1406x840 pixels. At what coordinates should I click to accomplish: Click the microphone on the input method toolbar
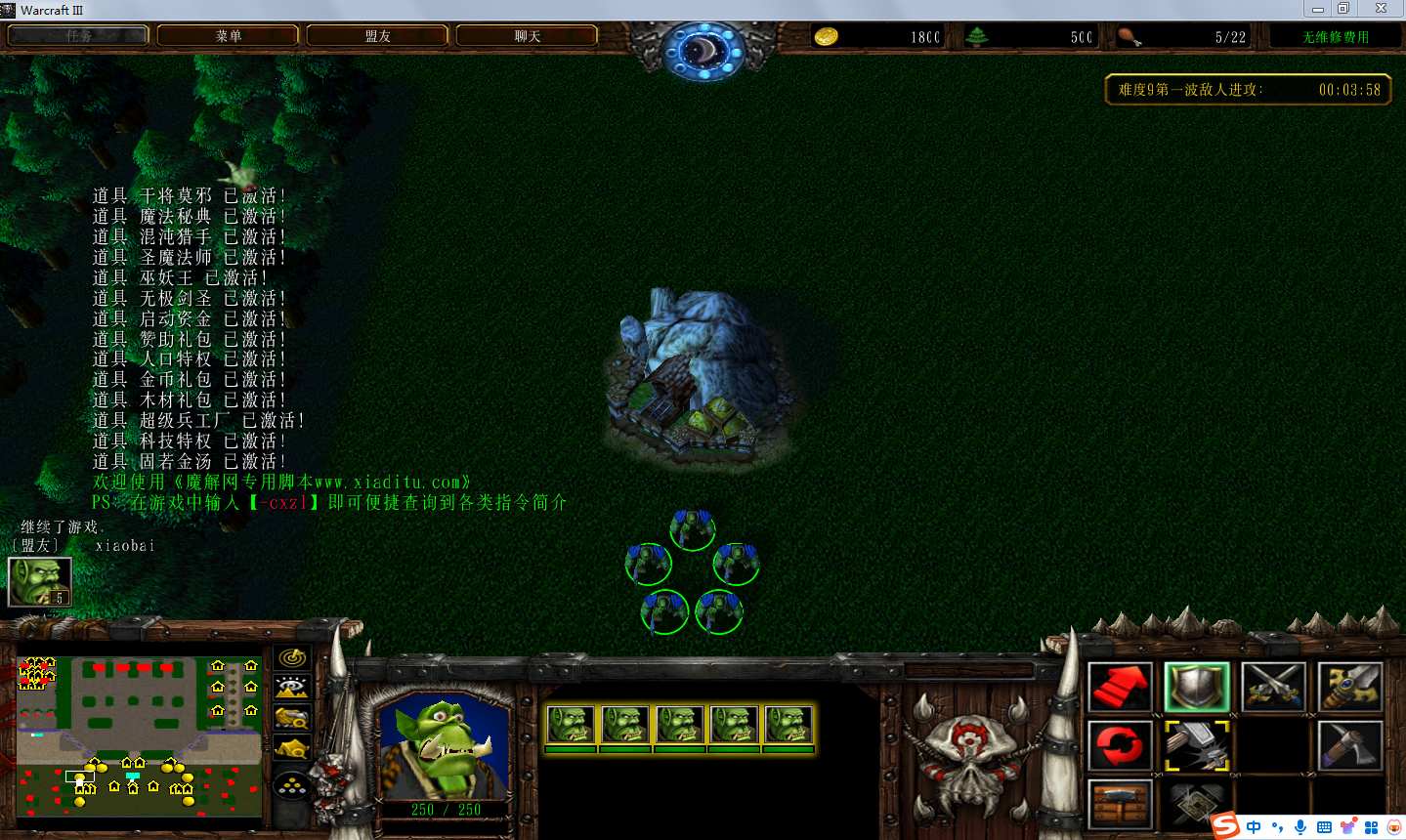coord(1300,827)
